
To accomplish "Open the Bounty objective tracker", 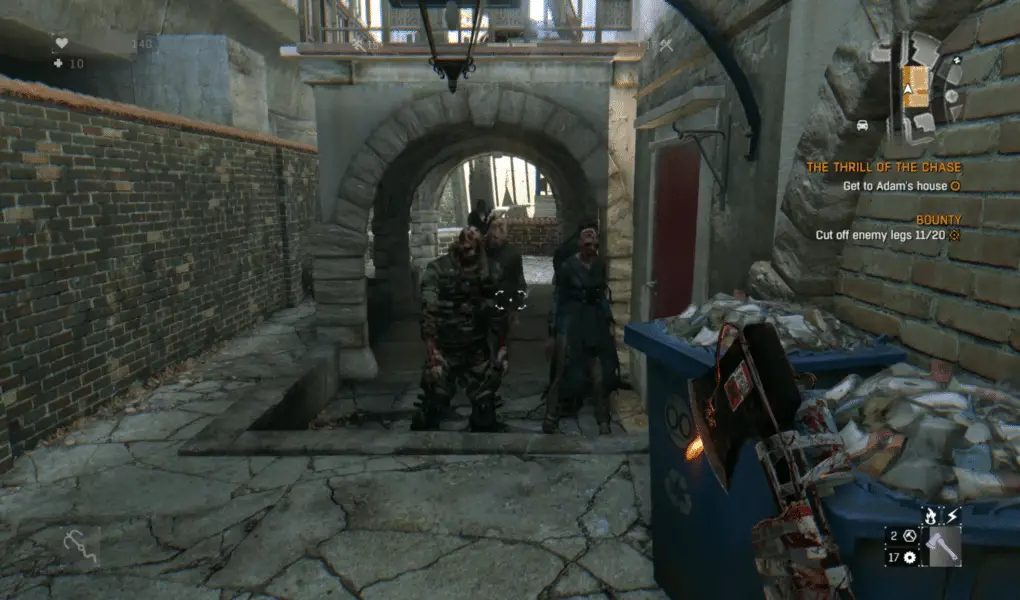I will point(938,220).
